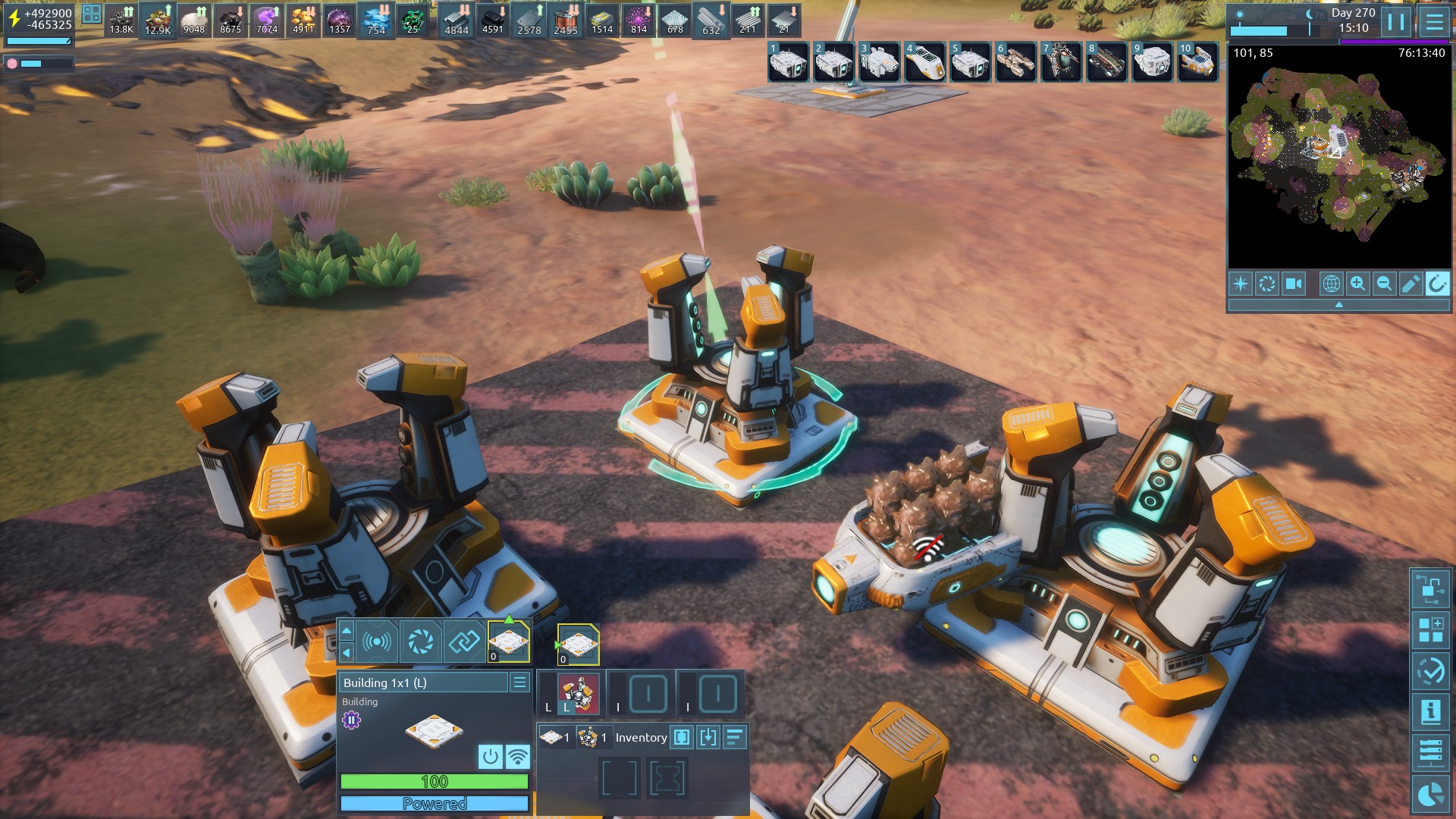Select unit group 4 white shuttle
This screenshot has width=1456, height=819.
click(924, 61)
